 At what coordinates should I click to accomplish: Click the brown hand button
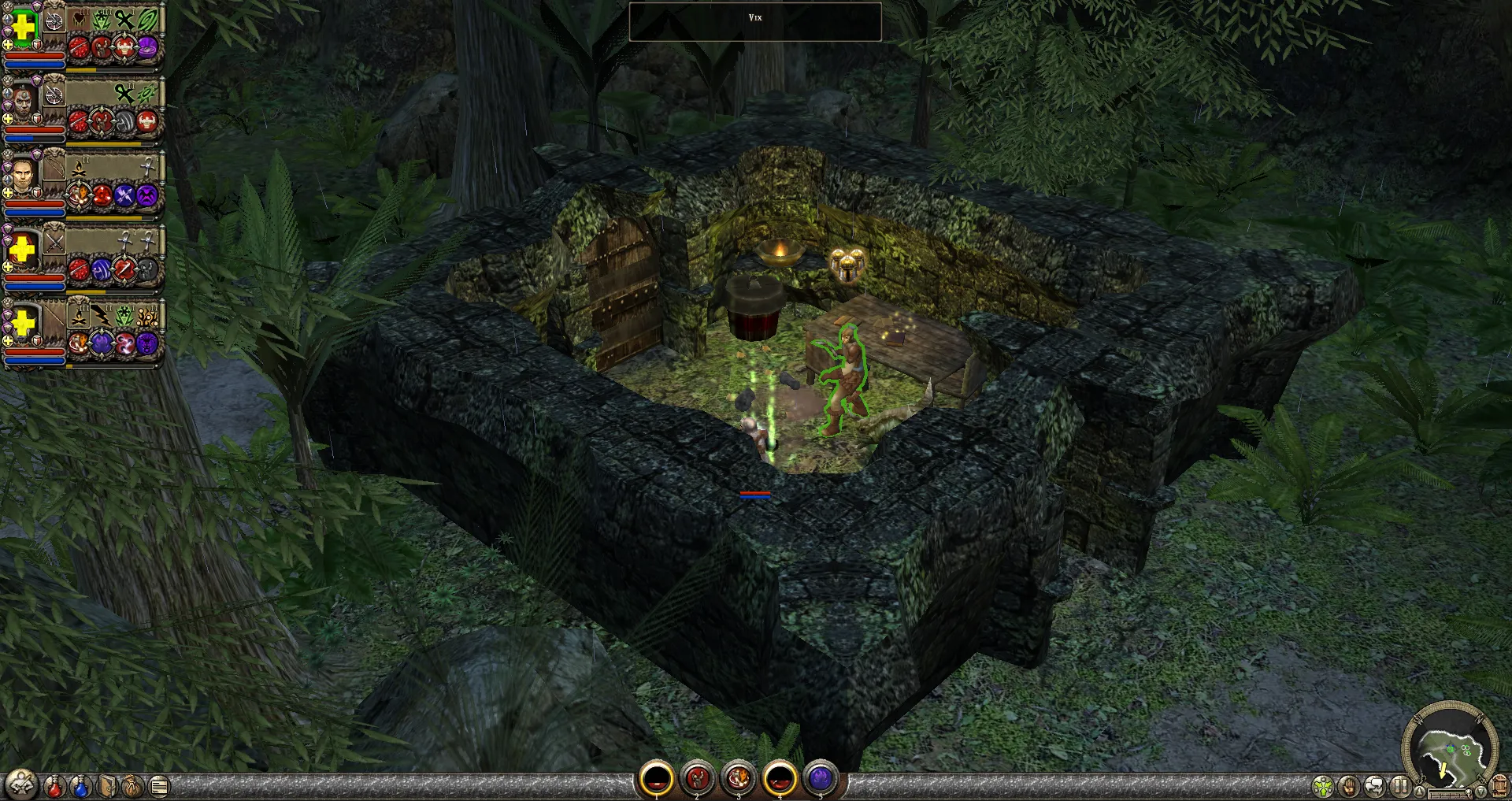click(x=1350, y=786)
